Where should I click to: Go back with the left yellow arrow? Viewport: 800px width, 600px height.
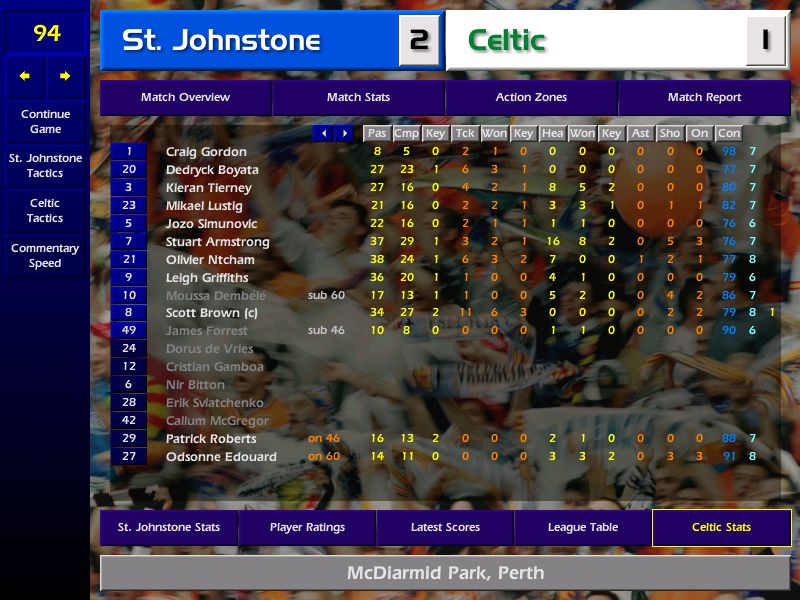[25, 76]
